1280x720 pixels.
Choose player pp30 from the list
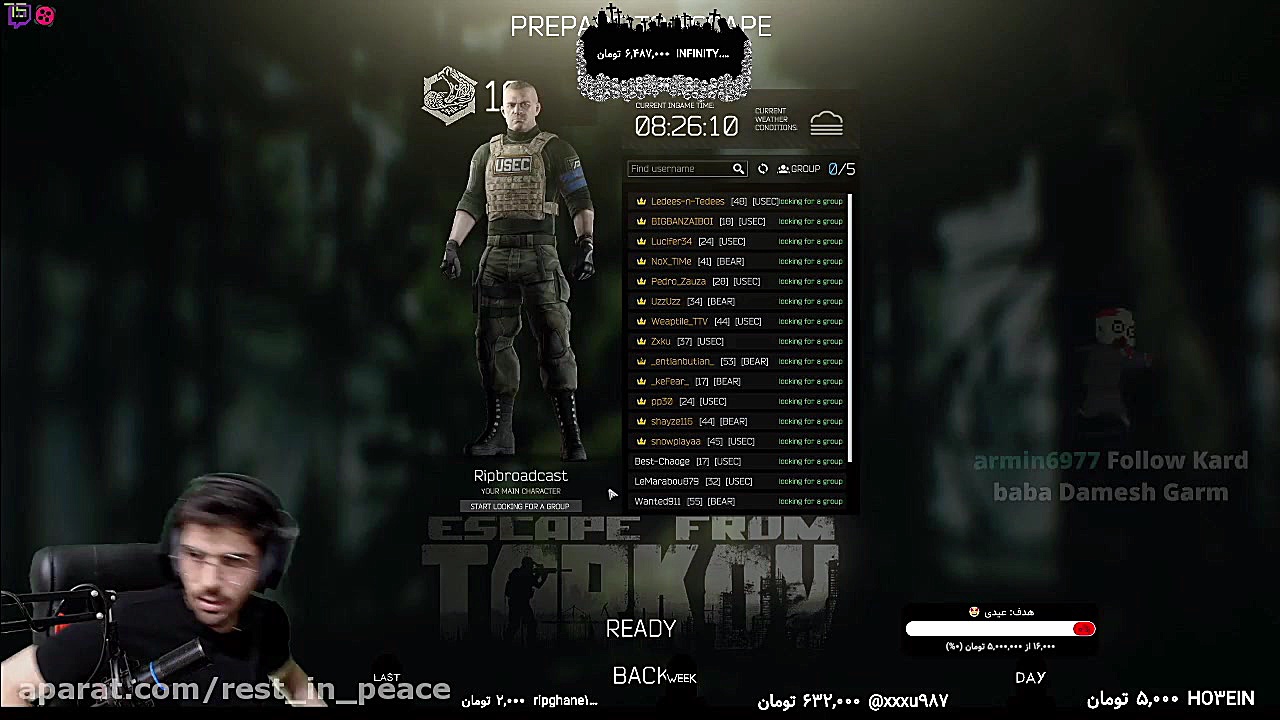(662, 401)
